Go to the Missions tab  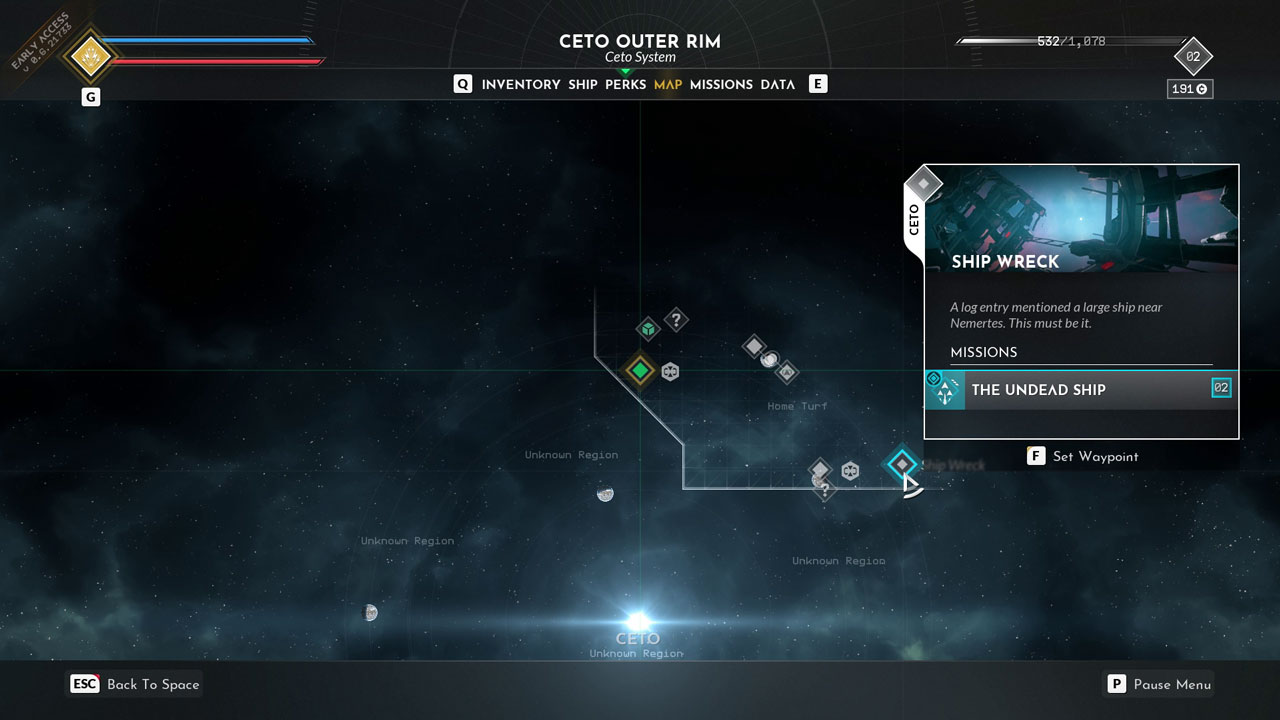(x=721, y=85)
